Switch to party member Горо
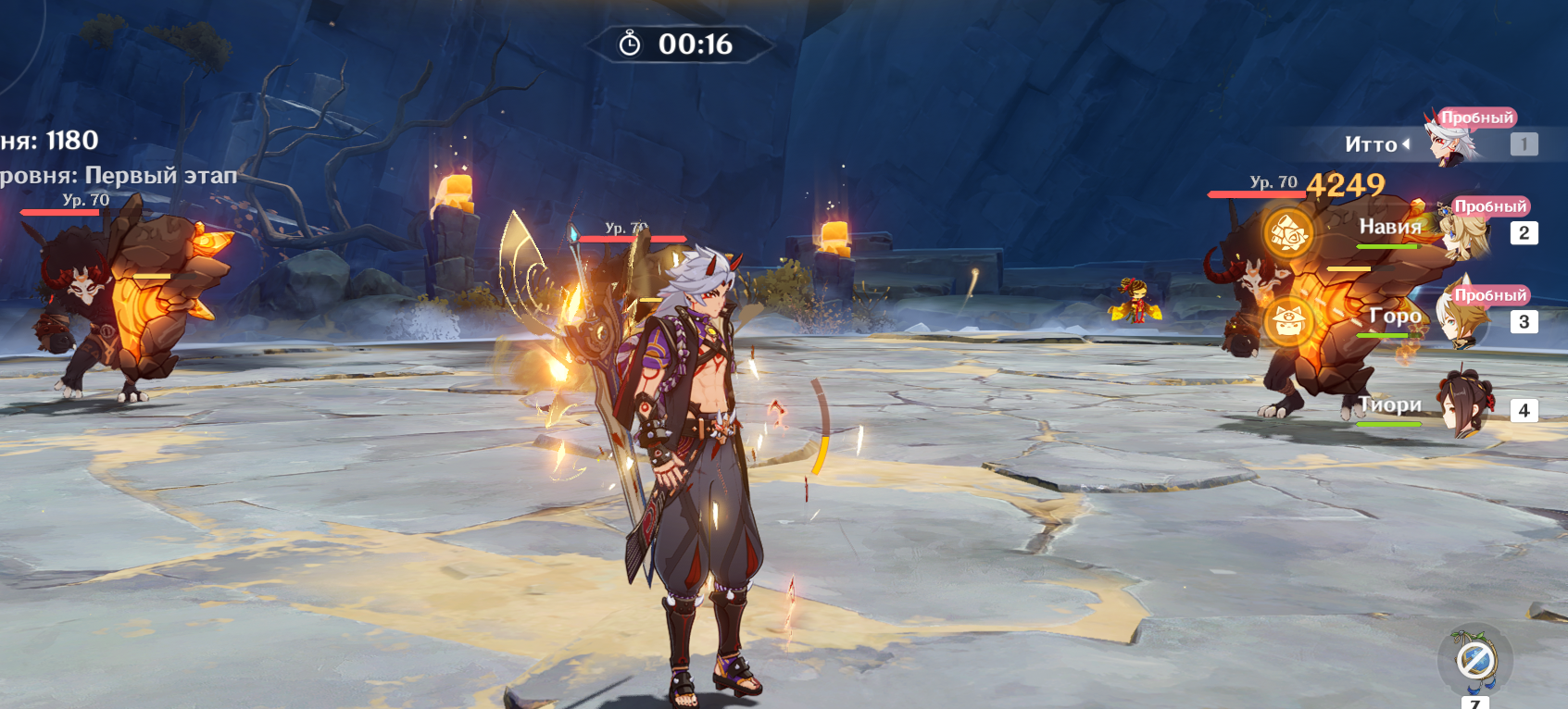This screenshot has width=1568, height=709. point(1461,320)
